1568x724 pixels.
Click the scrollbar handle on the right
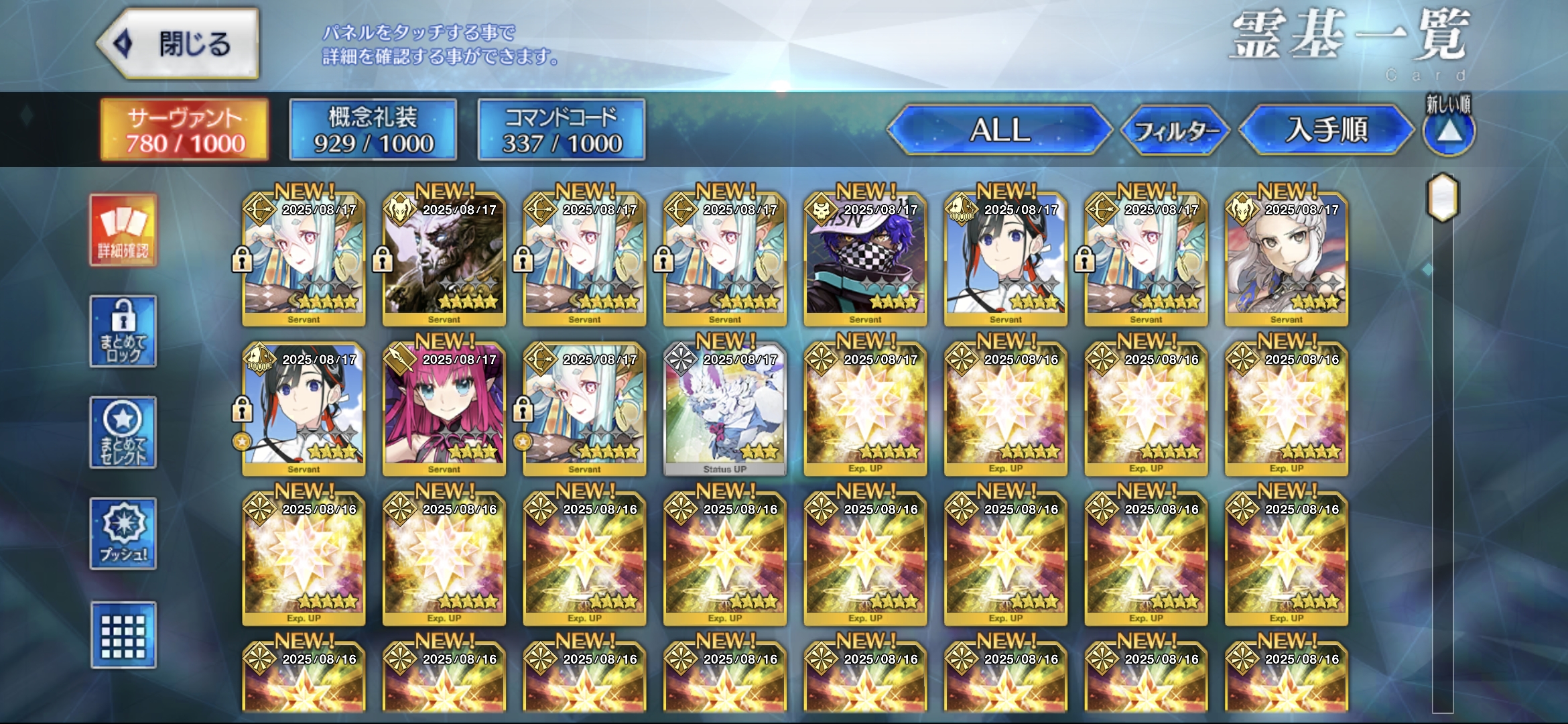[1443, 198]
